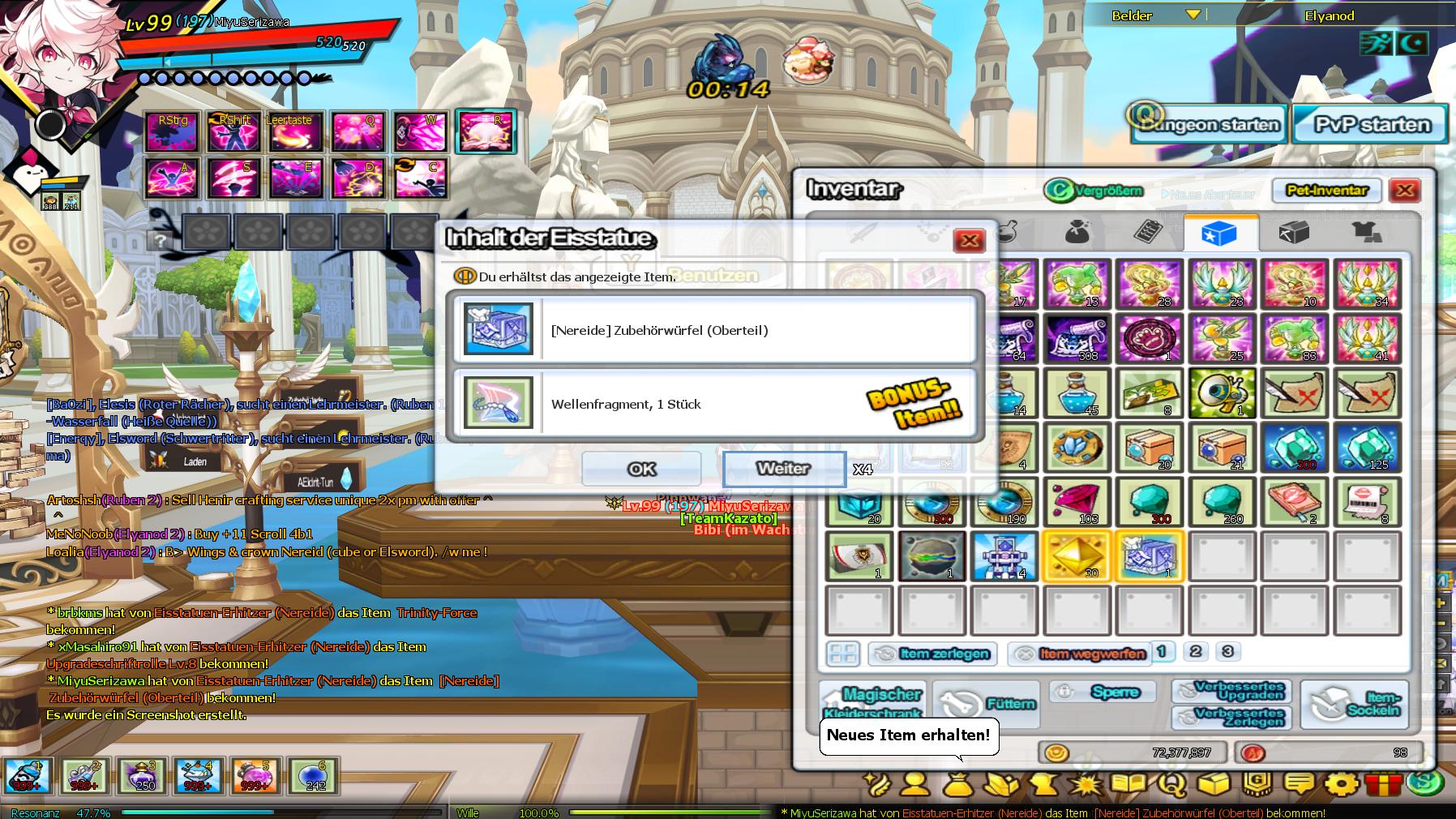Click the Vergrößern inventory button

pos(1094,191)
